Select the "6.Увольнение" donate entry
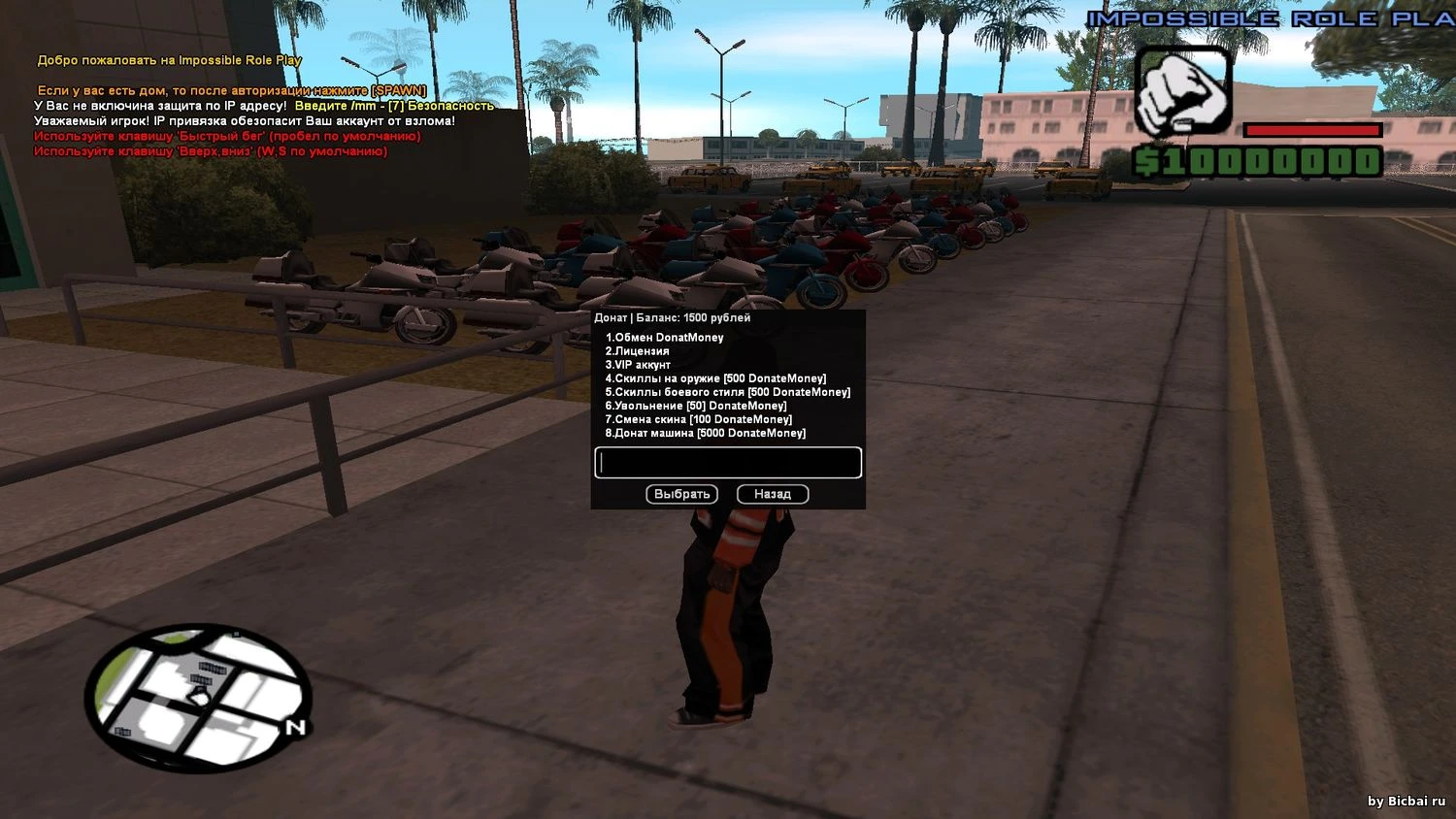Viewport: 1456px width, 819px height. pyautogui.click(x=696, y=406)
